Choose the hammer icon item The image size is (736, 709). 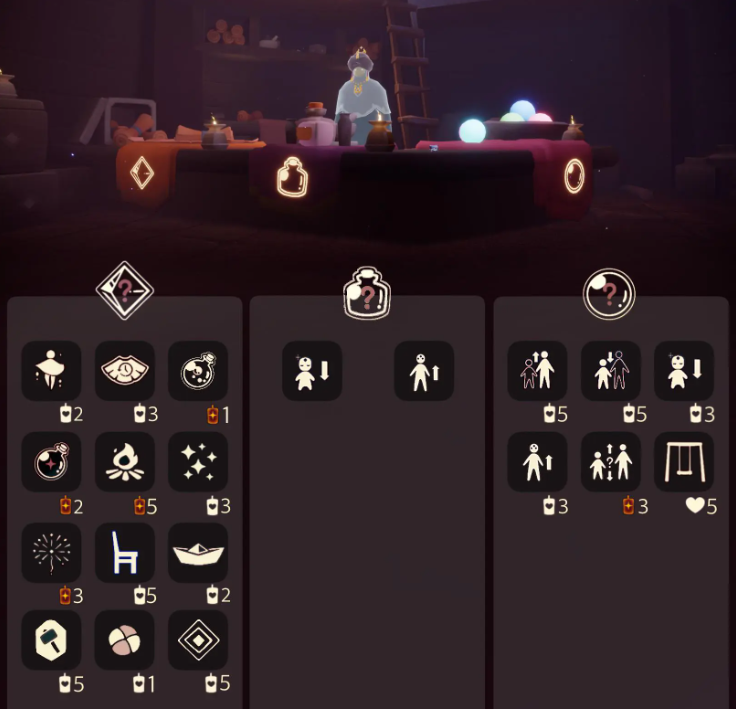pyautogui.click(x=52, y=641)
